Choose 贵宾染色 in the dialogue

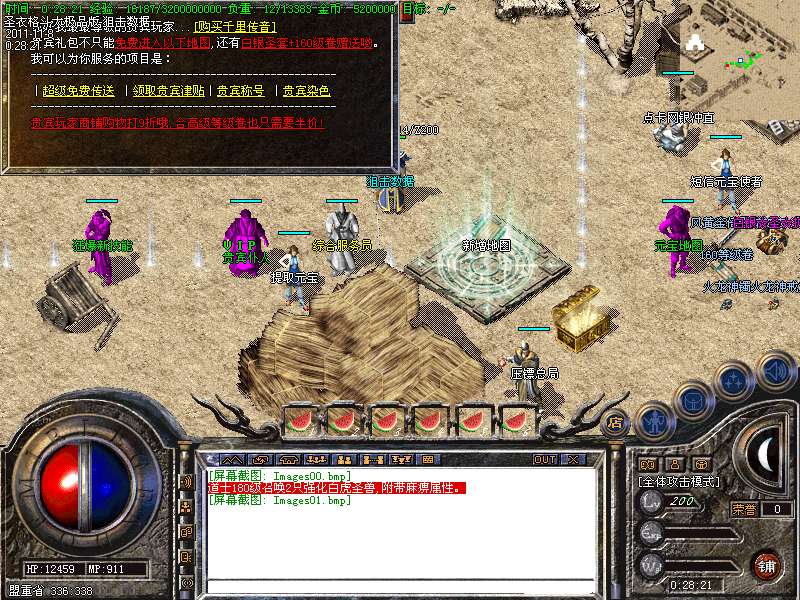pyautogui.click(x=306, y=91)
